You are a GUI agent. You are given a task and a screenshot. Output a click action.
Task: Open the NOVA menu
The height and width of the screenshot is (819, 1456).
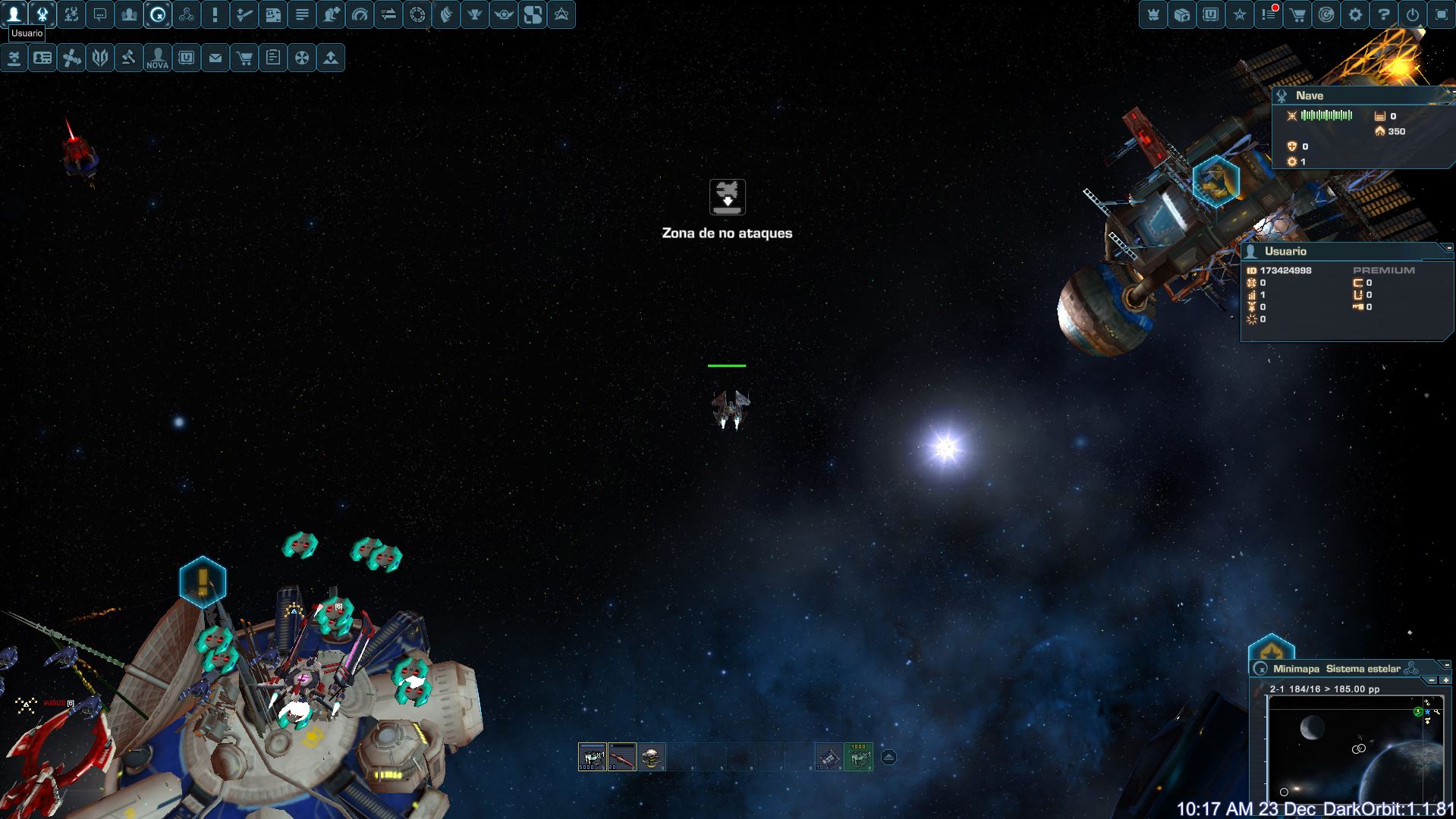(x=158, y=58)
